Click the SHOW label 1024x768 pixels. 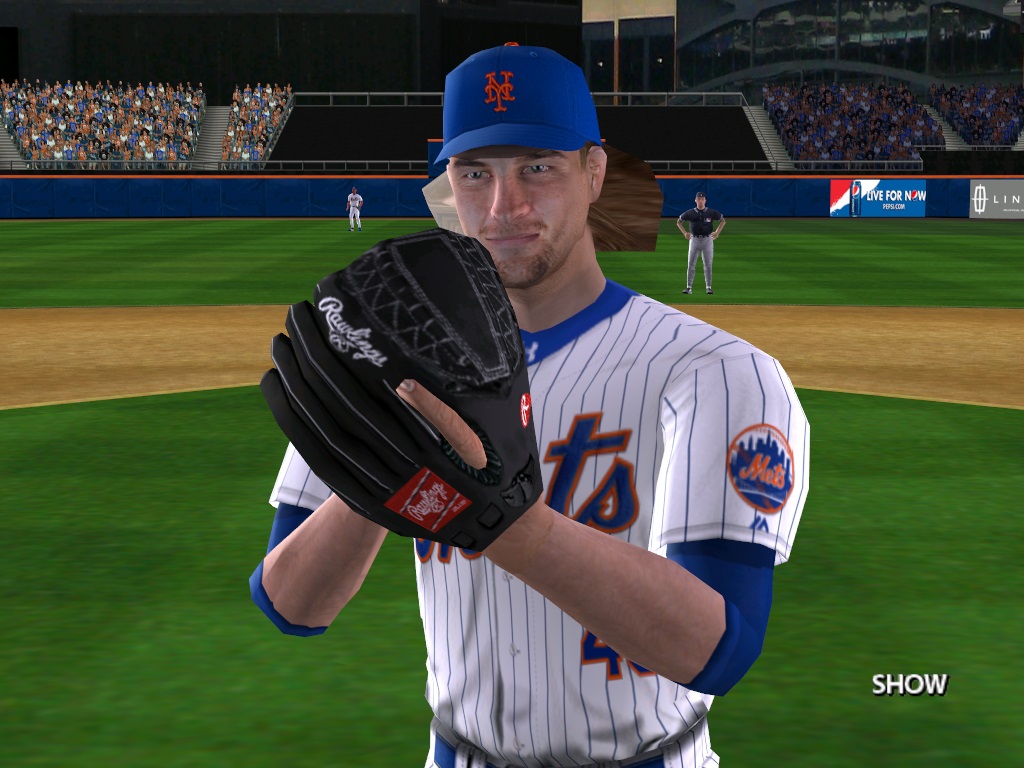pos(908,684)
